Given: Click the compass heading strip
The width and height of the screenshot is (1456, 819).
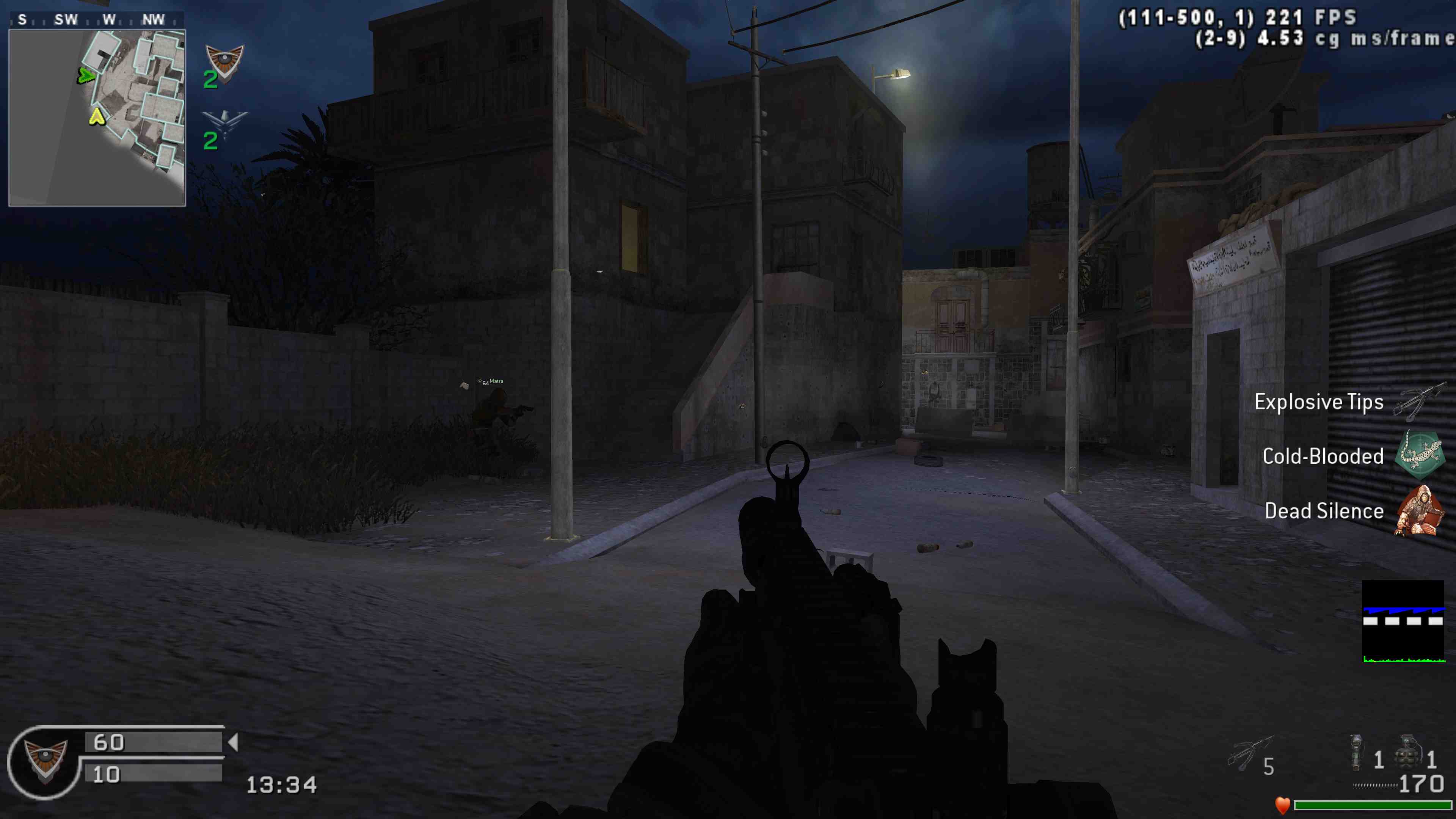Looking at the screenshot, I should click(97, 20).
